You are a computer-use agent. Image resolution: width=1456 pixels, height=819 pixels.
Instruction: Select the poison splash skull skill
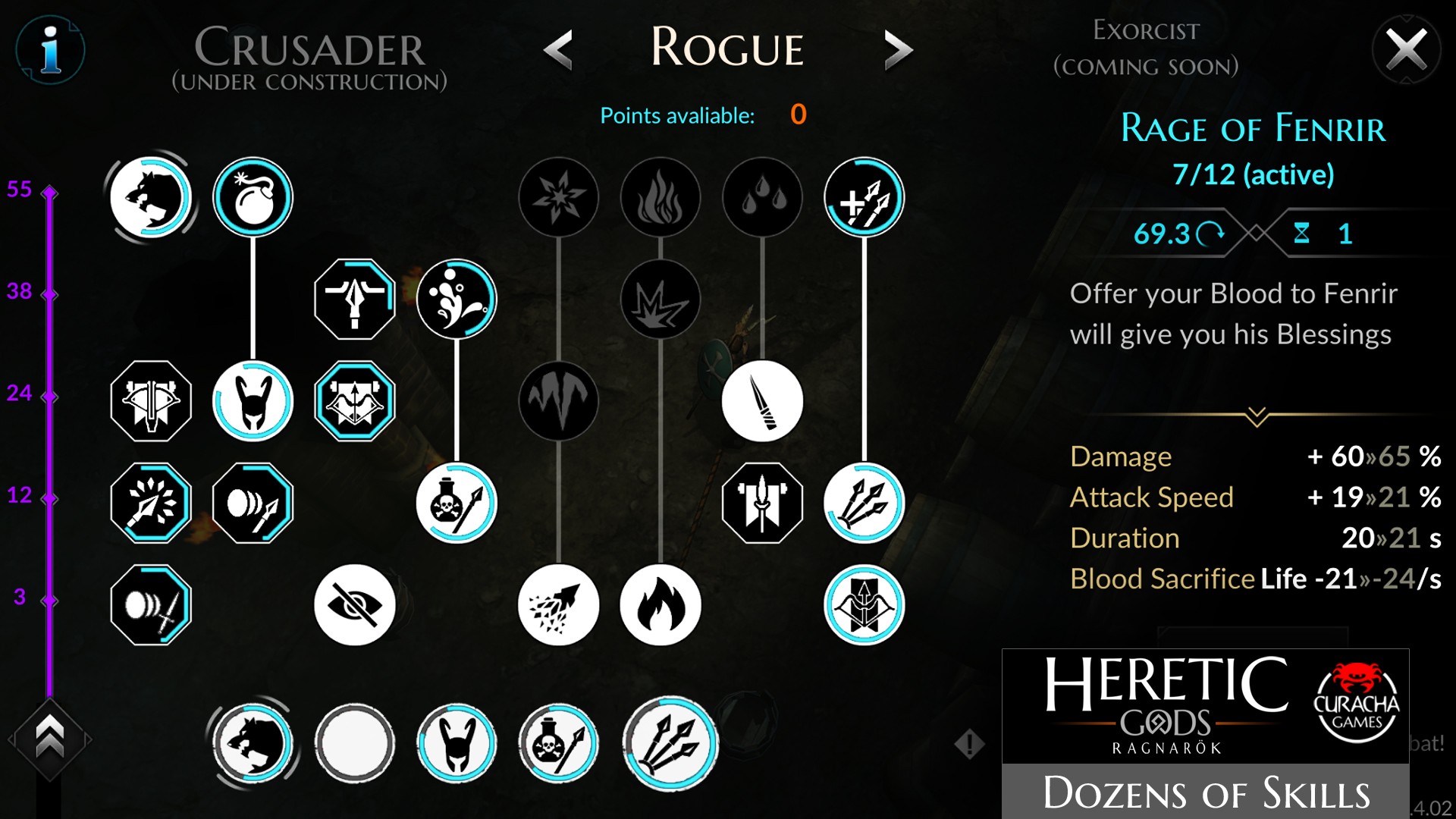point(457,299)
